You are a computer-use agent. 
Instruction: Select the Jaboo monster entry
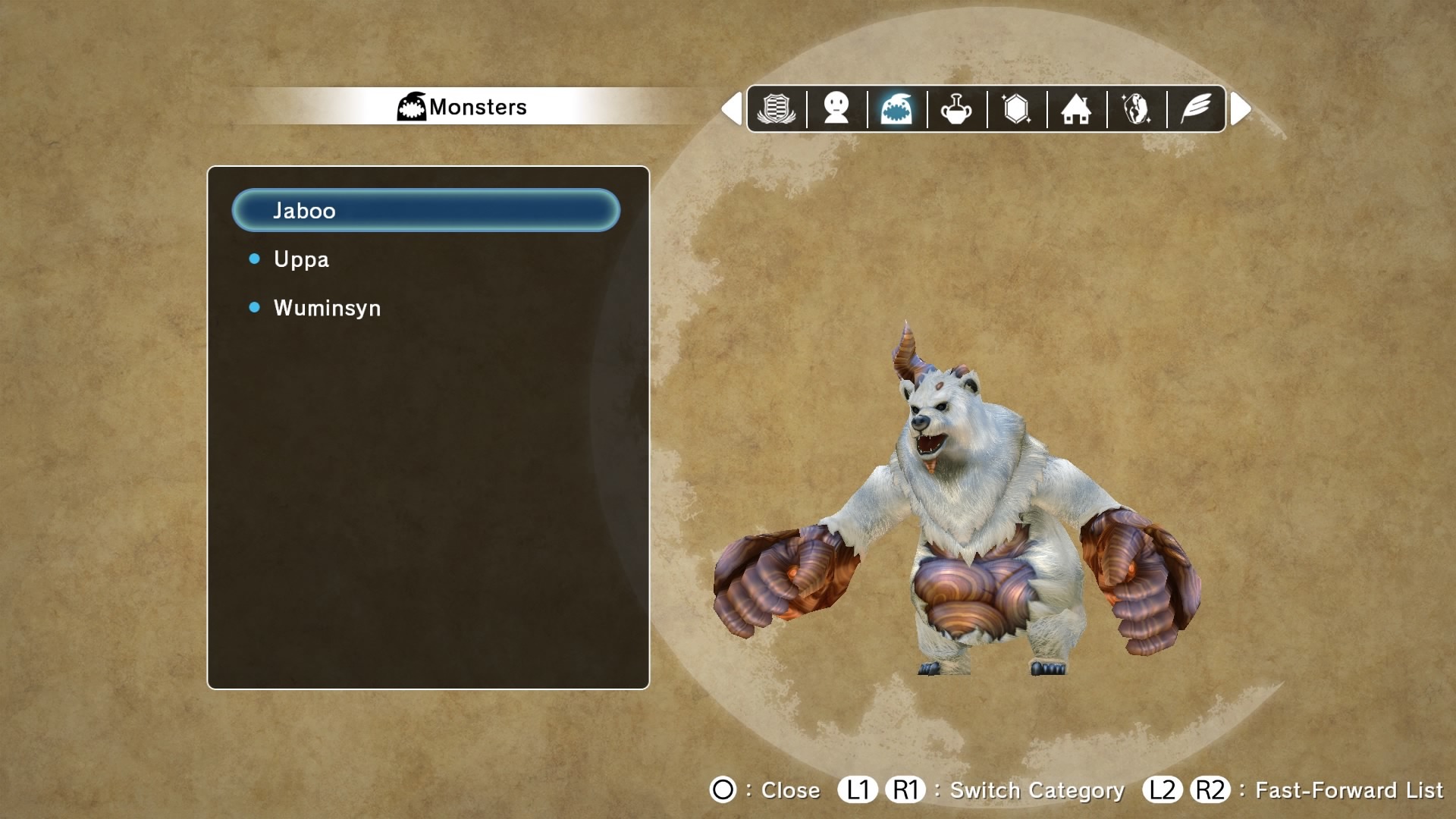pyautogui.click(x=425, y=210)
